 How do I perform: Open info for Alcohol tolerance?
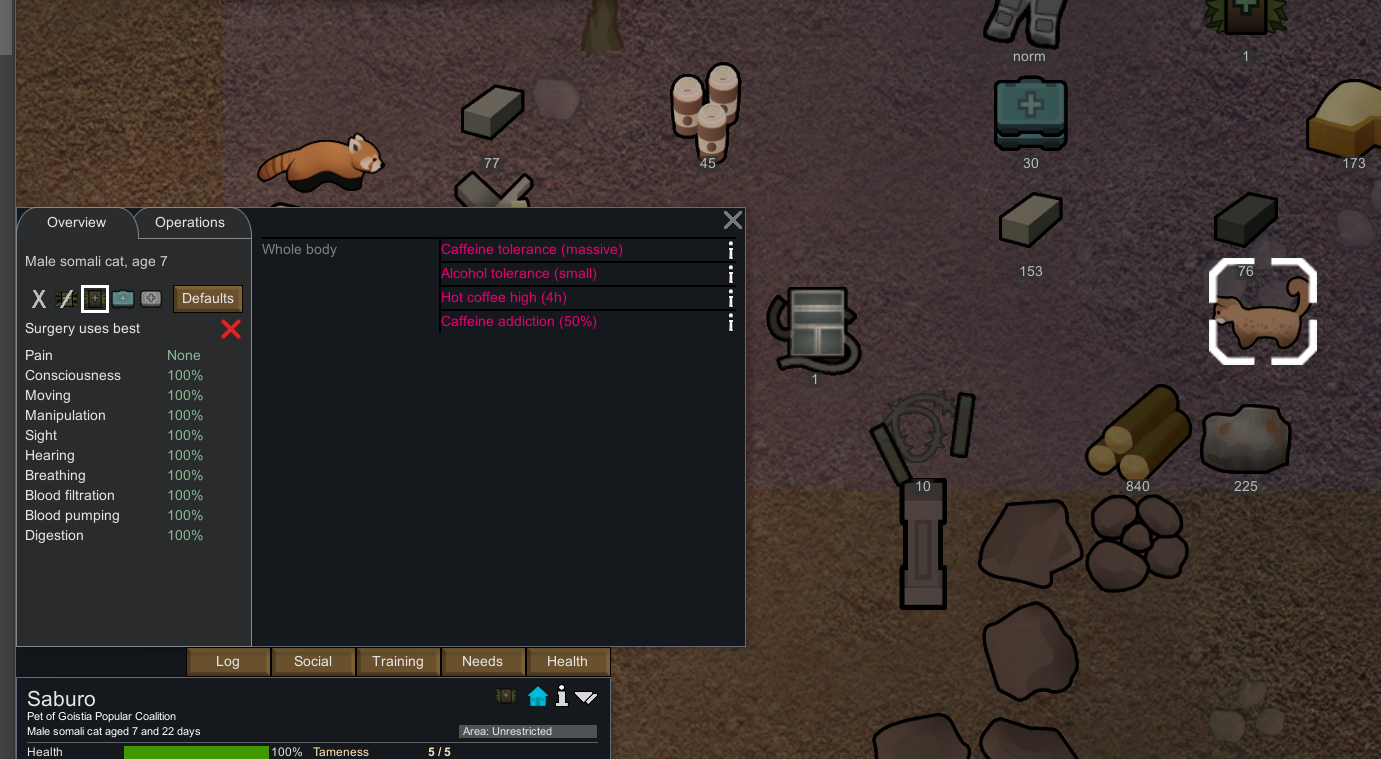coord(731,274)
